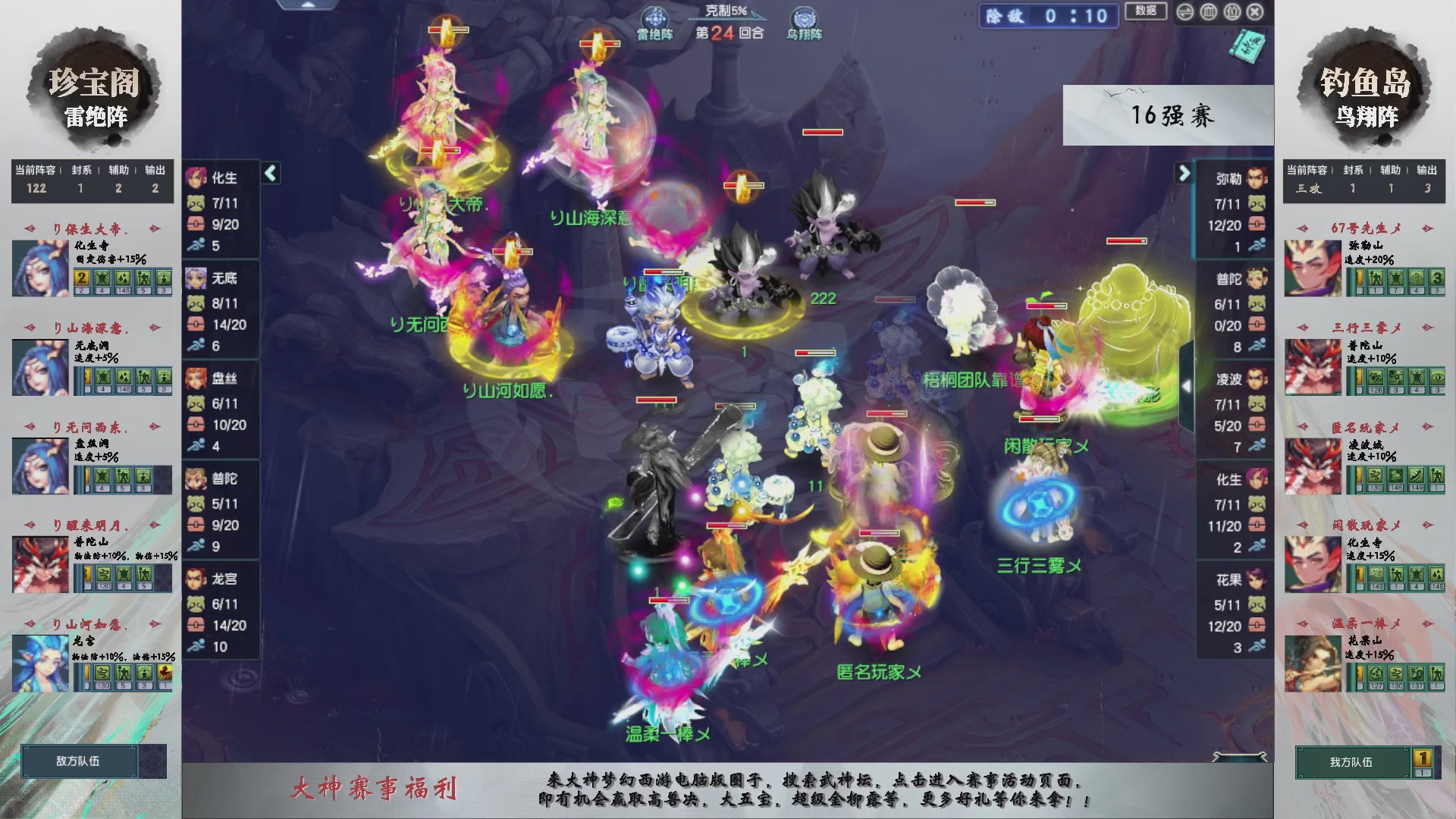Expand the half-hidden arrow on right battlefield edge

point(1188,387)
